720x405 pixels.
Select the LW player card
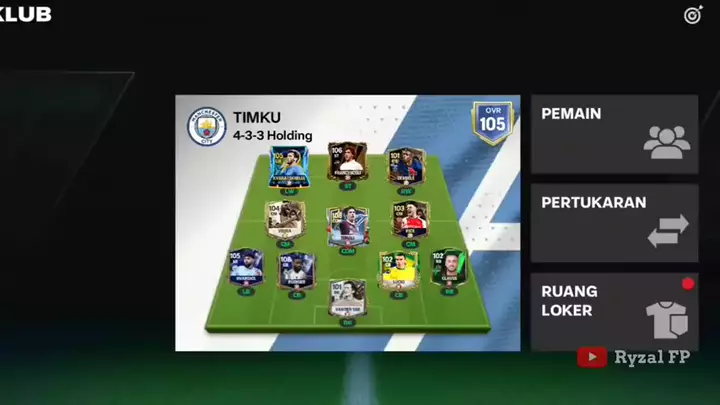point(290,168)
